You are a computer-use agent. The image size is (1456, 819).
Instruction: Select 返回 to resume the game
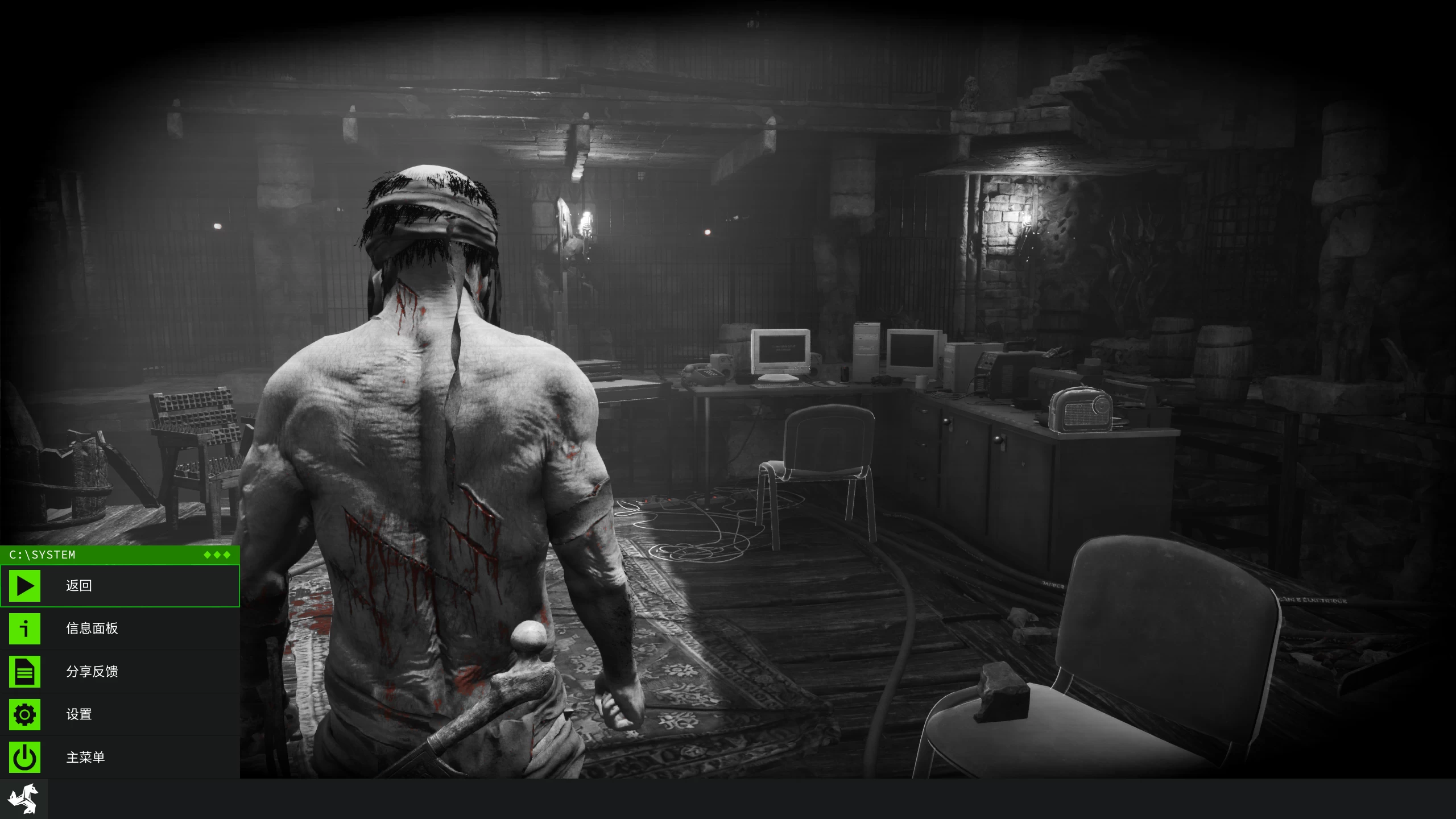tap(119, 586)
